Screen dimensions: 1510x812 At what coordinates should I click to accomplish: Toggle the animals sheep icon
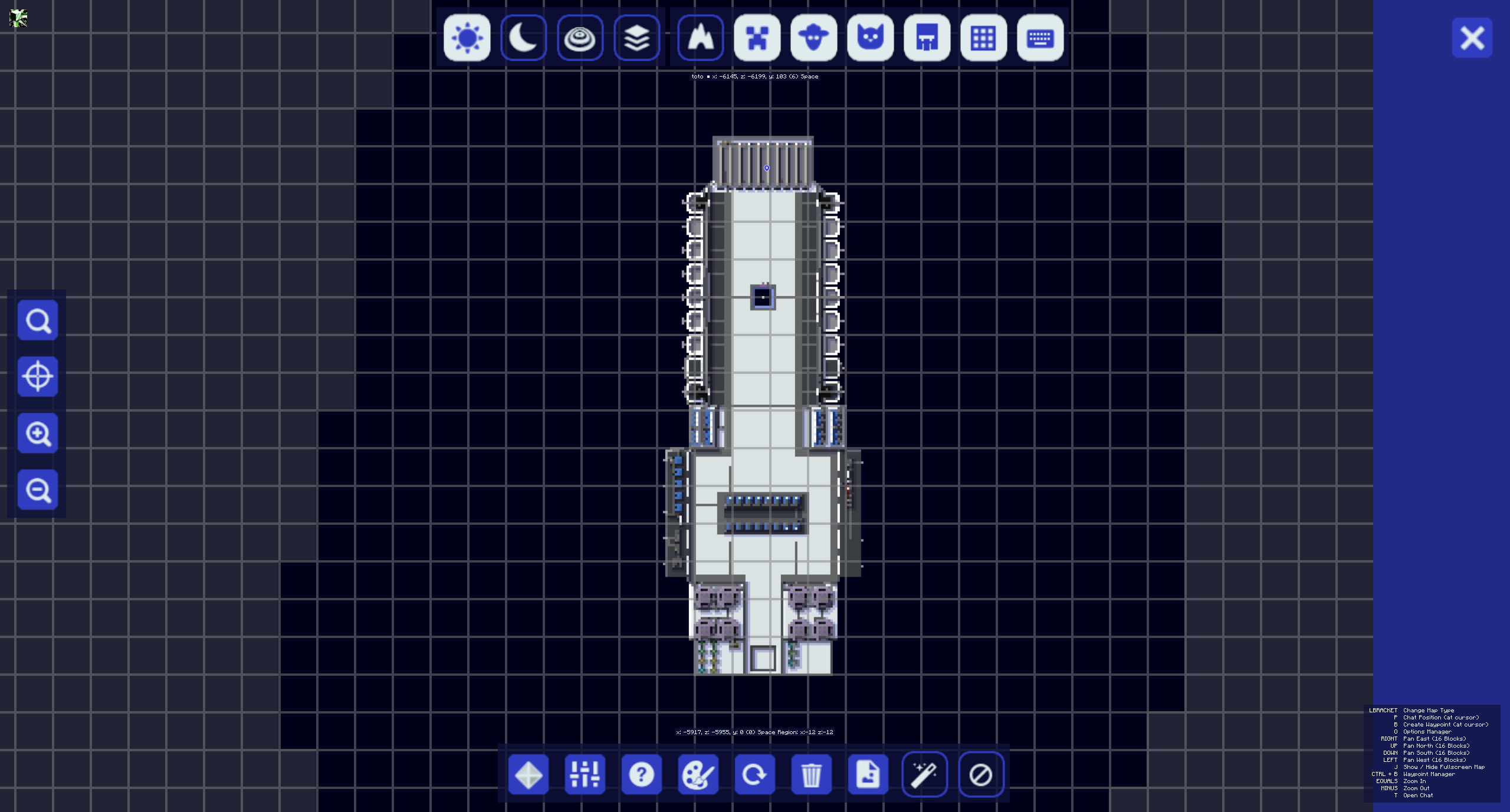(x=813, y=38)
